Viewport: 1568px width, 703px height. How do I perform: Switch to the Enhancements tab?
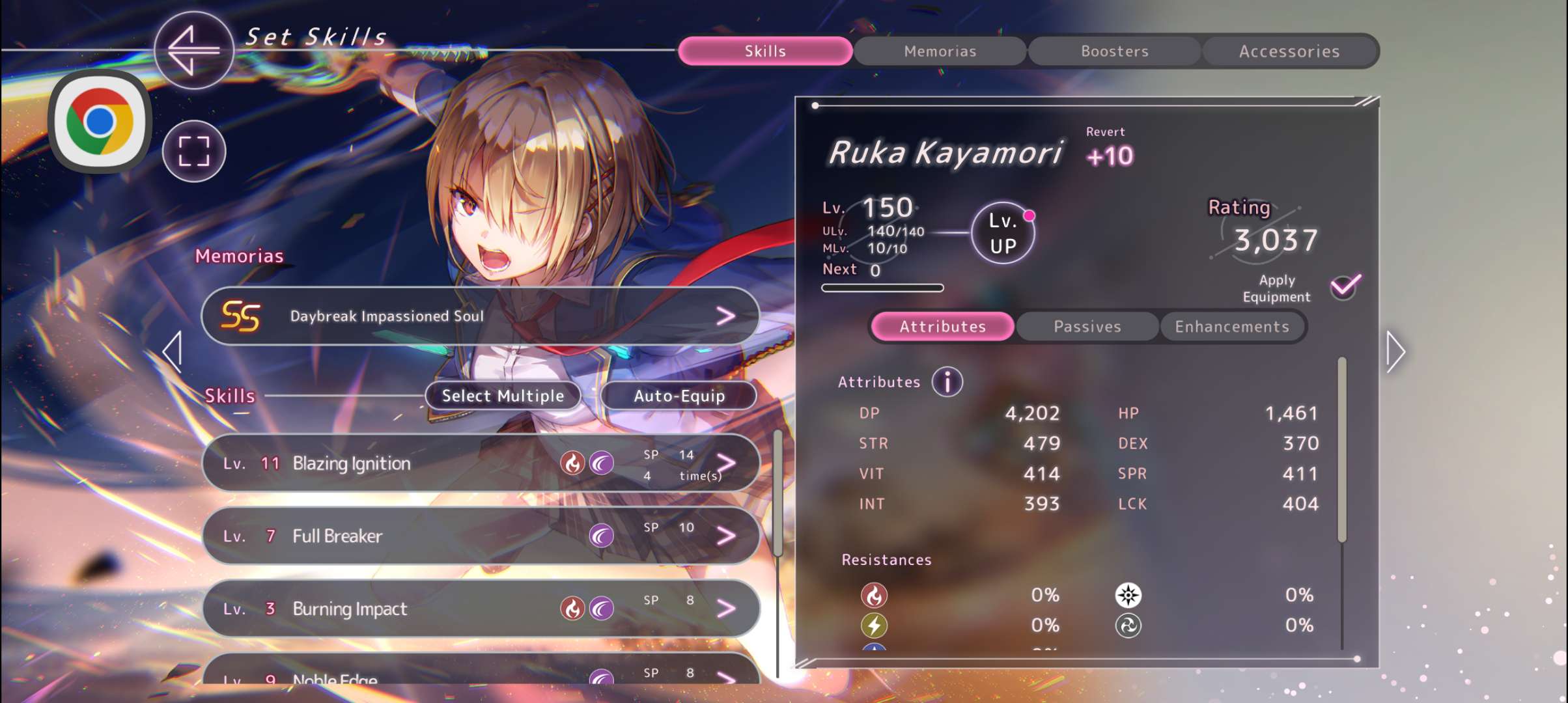point(1231,327)
